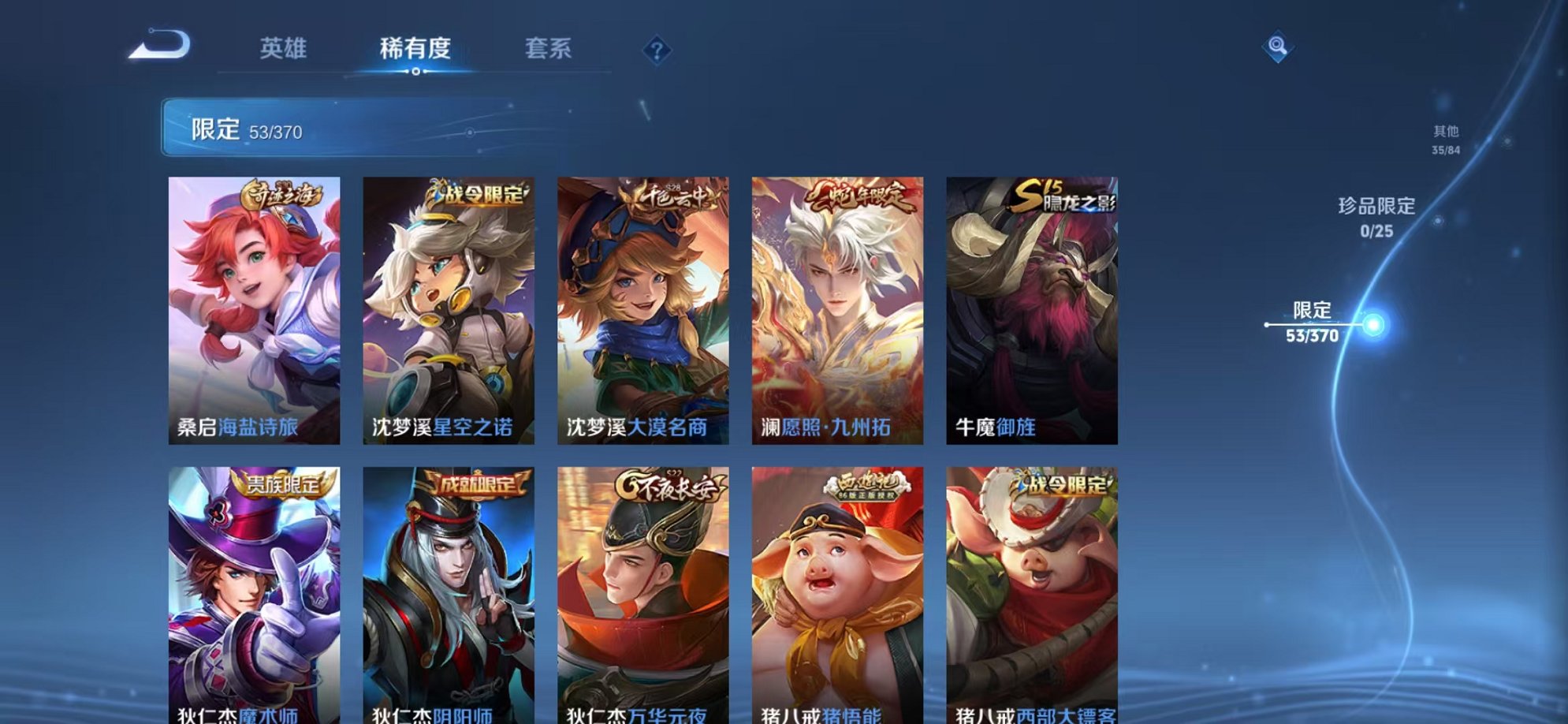Click the 蛇年限定 banner on 澜愿照·九州拓

point(862,199)
